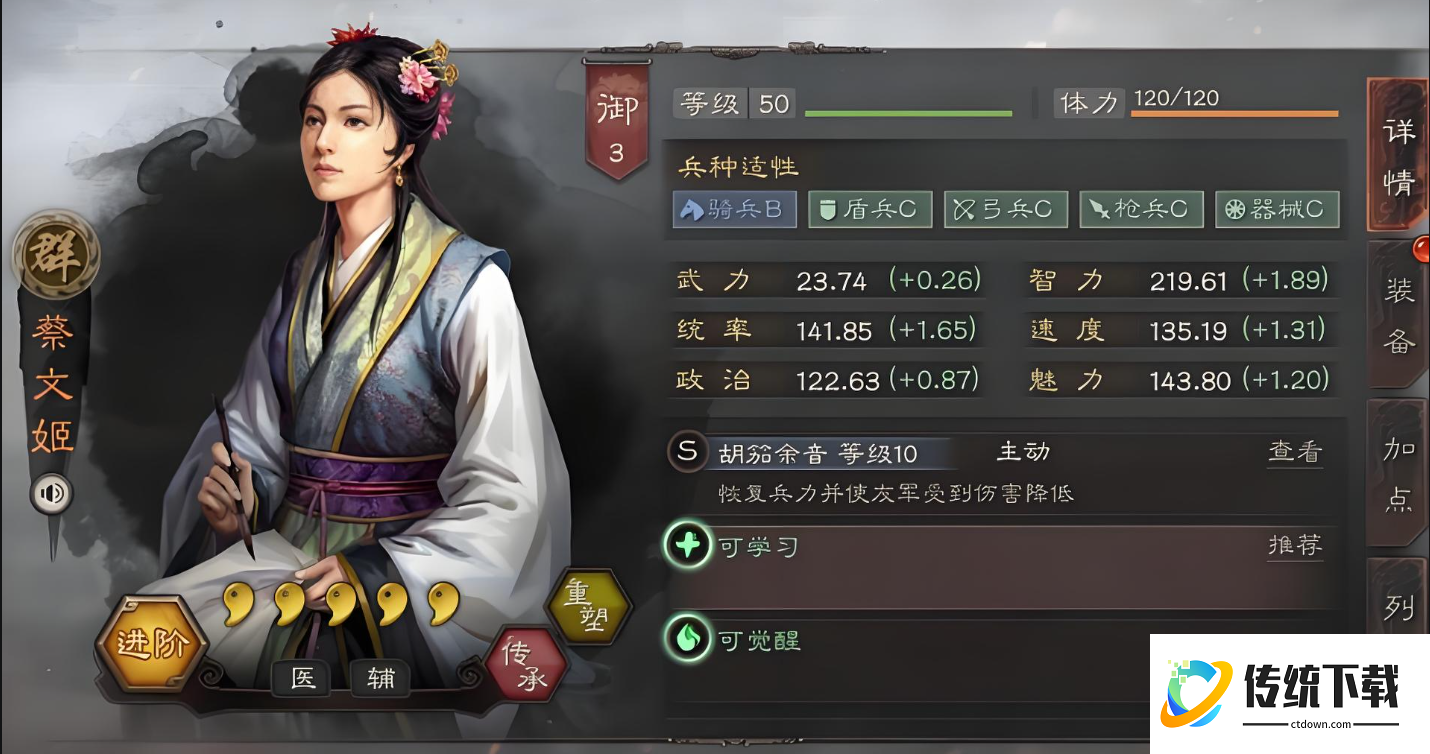Image resolution: width=1430 pixels, height=754 pixels.
Task: Select the 器械C siege machine icon
Action: pos(1277,209)
